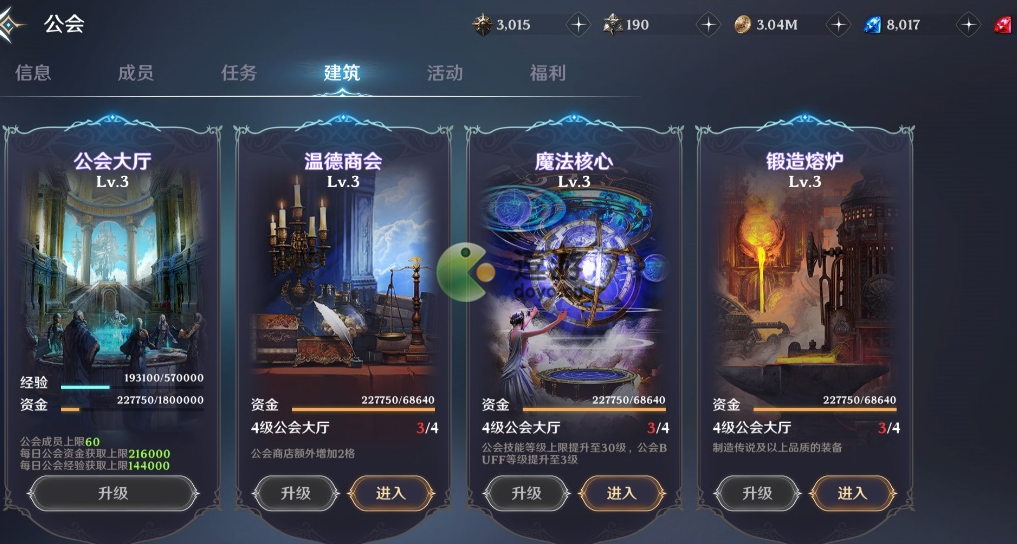The height and width of the screenshot is (544, 1017).
Task: Switch to the 信息 tab
Action: [33, 73]
